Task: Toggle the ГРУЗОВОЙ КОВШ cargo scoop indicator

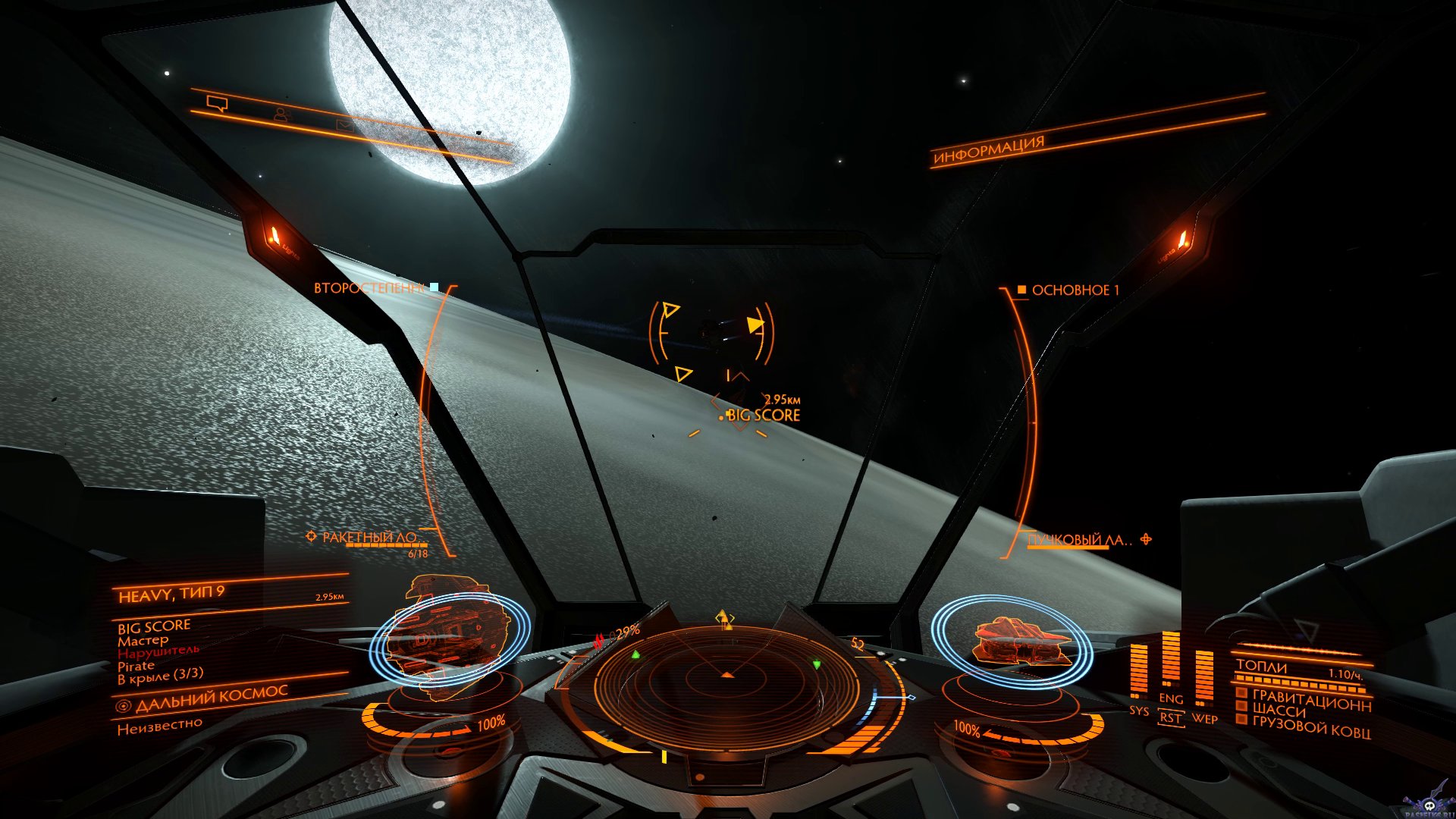Action: coord(1310,728)
